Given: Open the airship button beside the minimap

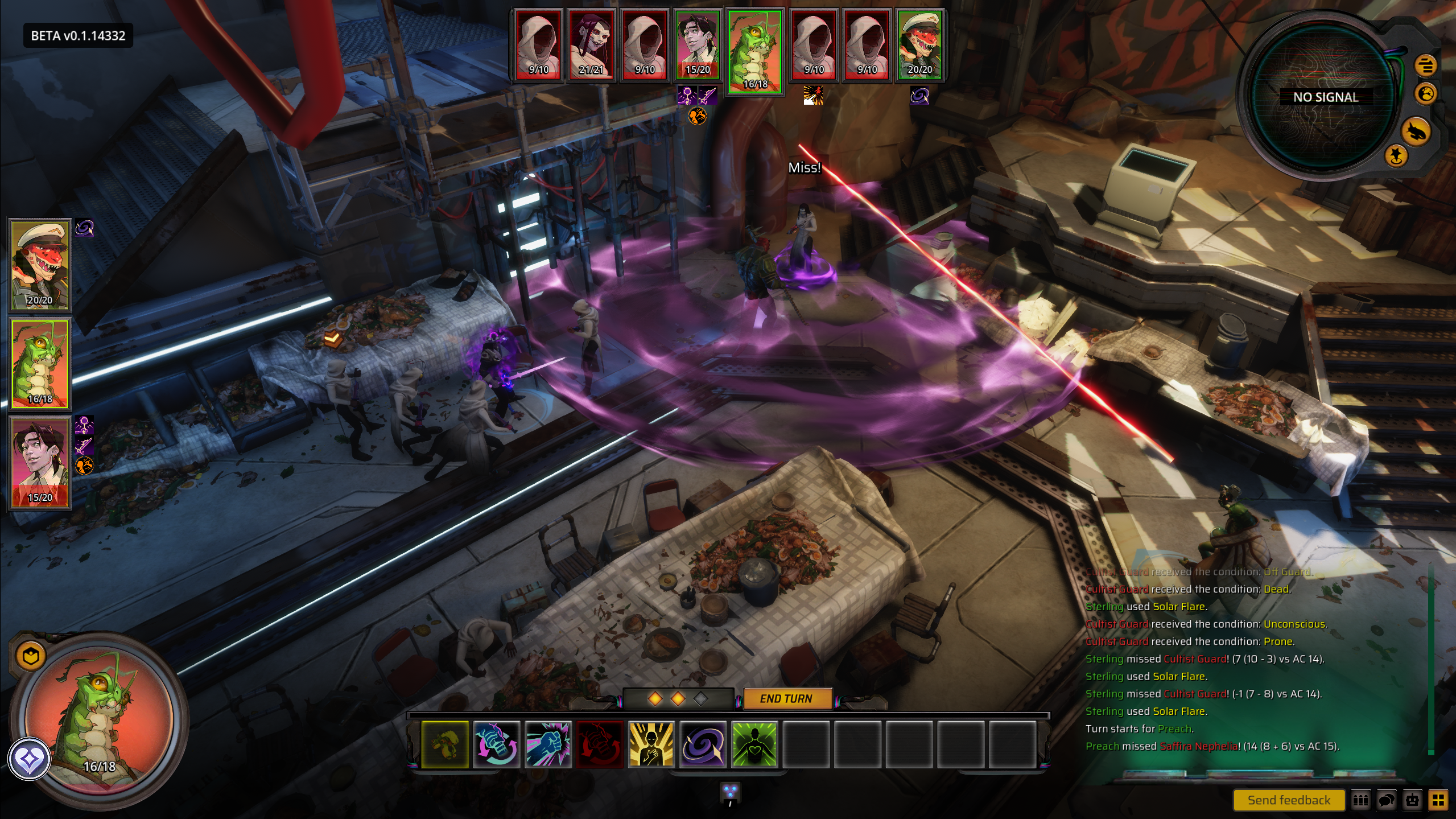Looking at the screenshot, I should 1416,131.
